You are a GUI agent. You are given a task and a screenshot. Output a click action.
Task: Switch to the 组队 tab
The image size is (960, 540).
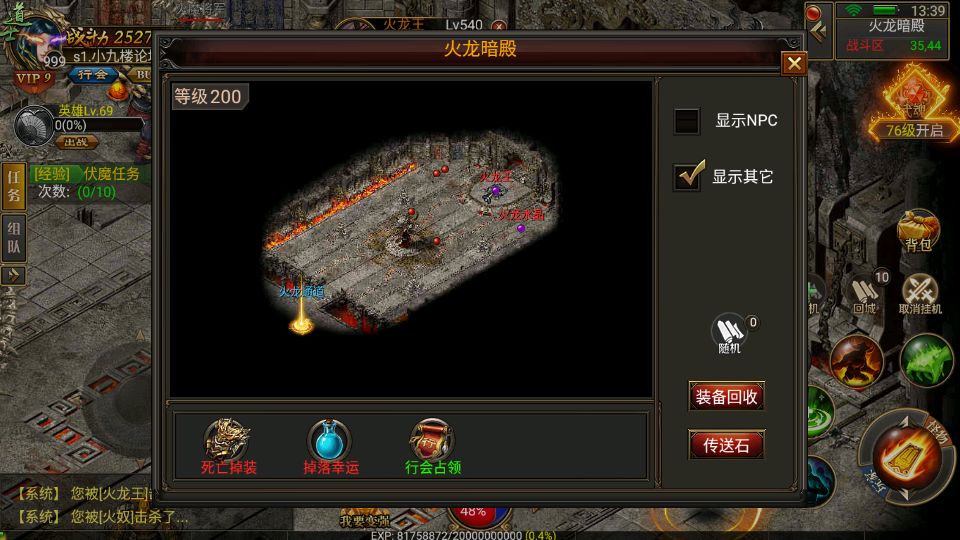pyautogui.click(x=13, y=238)
